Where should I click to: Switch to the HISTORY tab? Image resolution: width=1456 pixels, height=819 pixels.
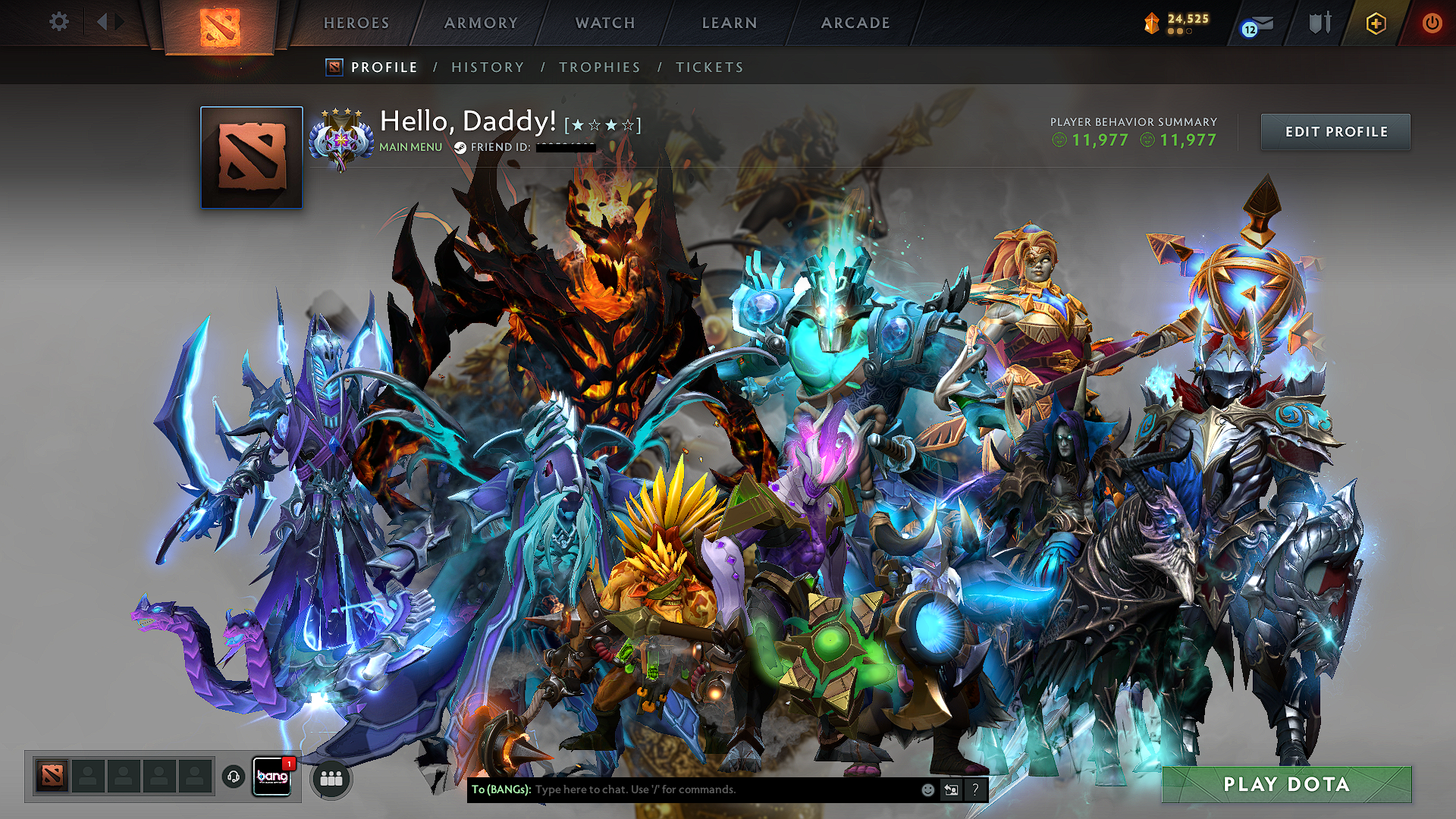487,67
